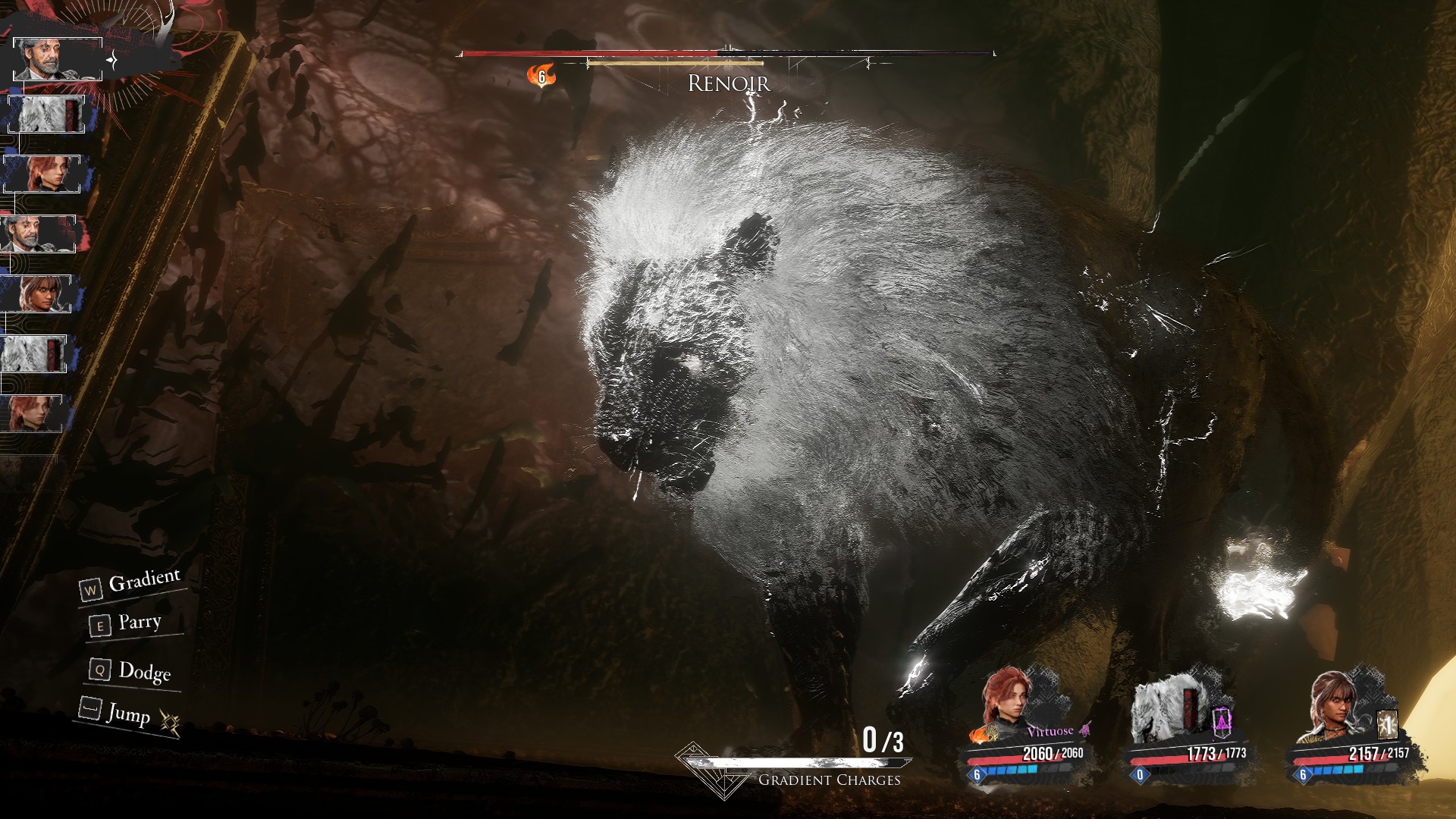Click Maelle's Virtuose stance label
Screen dimensions: 1456x819
(1050, 731)
